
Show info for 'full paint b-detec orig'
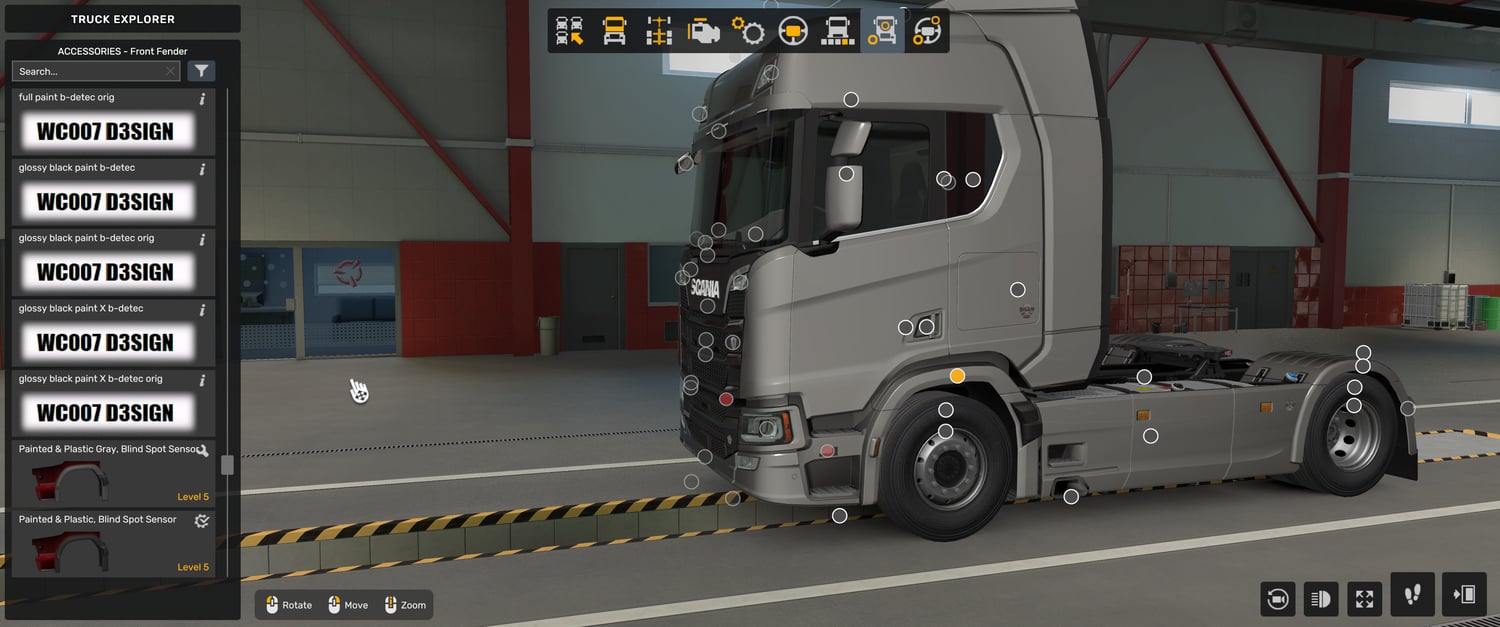203,99
